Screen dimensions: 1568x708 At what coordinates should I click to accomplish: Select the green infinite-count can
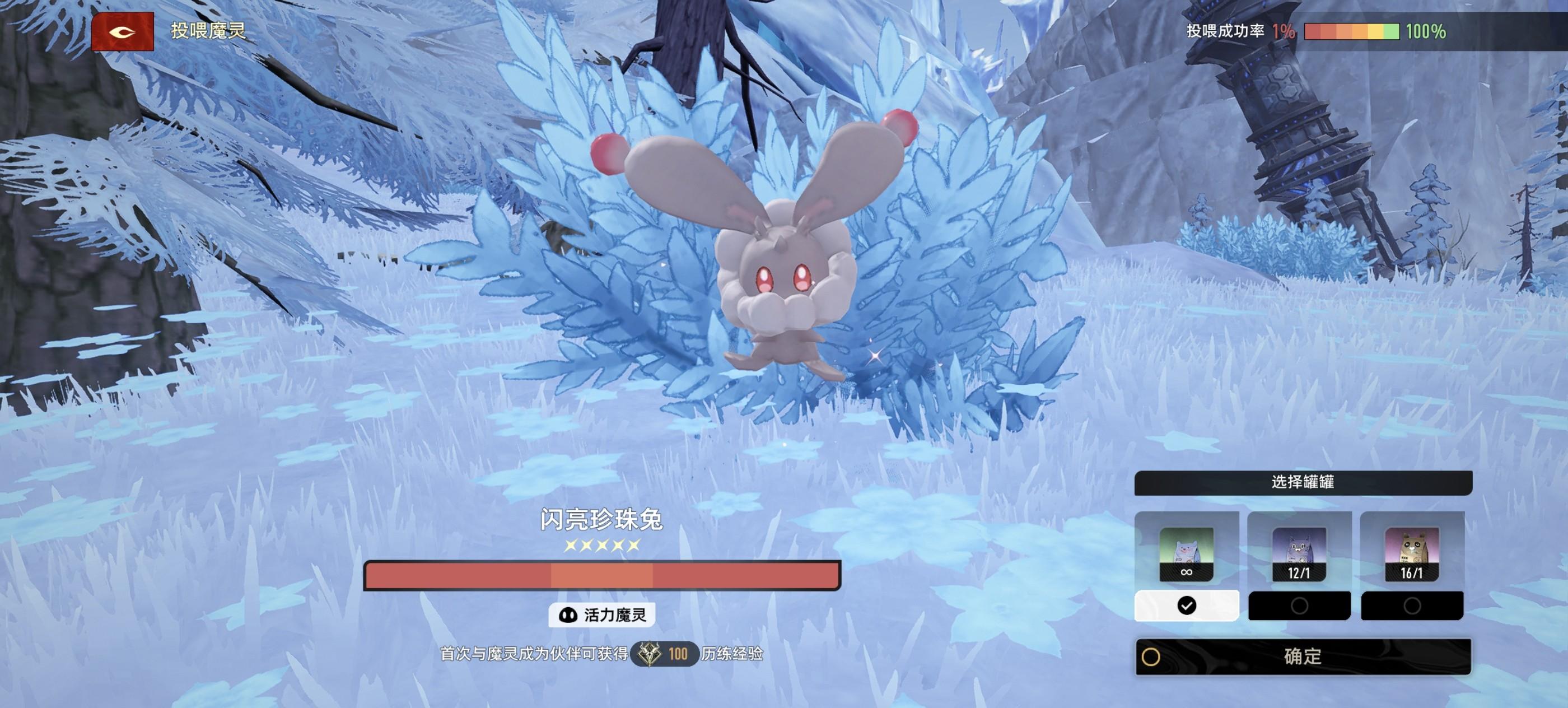click(1186, 553)
